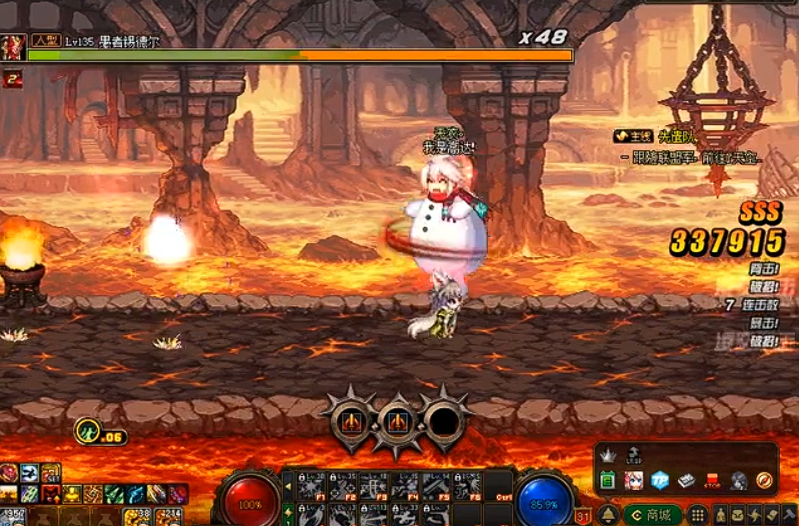This screenshot has height=526, width=799.
Task: Click the green calendar icon
Action: (607, 480)
